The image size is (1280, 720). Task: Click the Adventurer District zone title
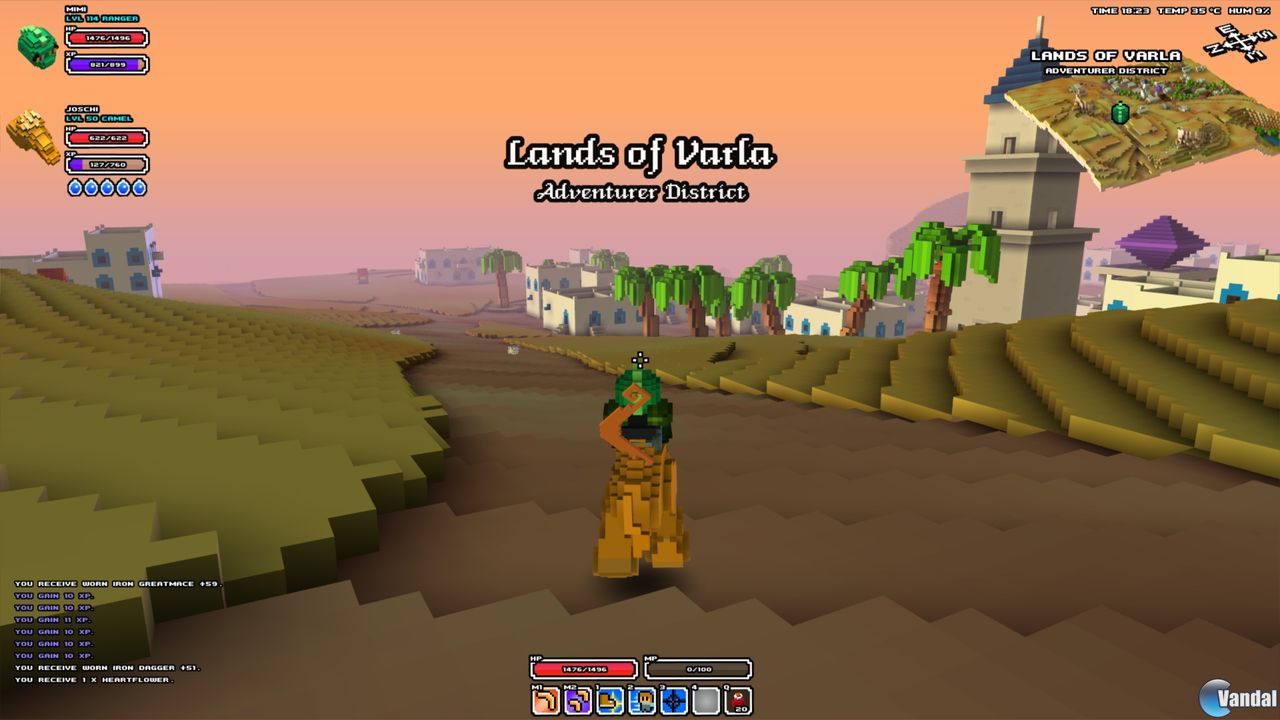click(640, 192)
